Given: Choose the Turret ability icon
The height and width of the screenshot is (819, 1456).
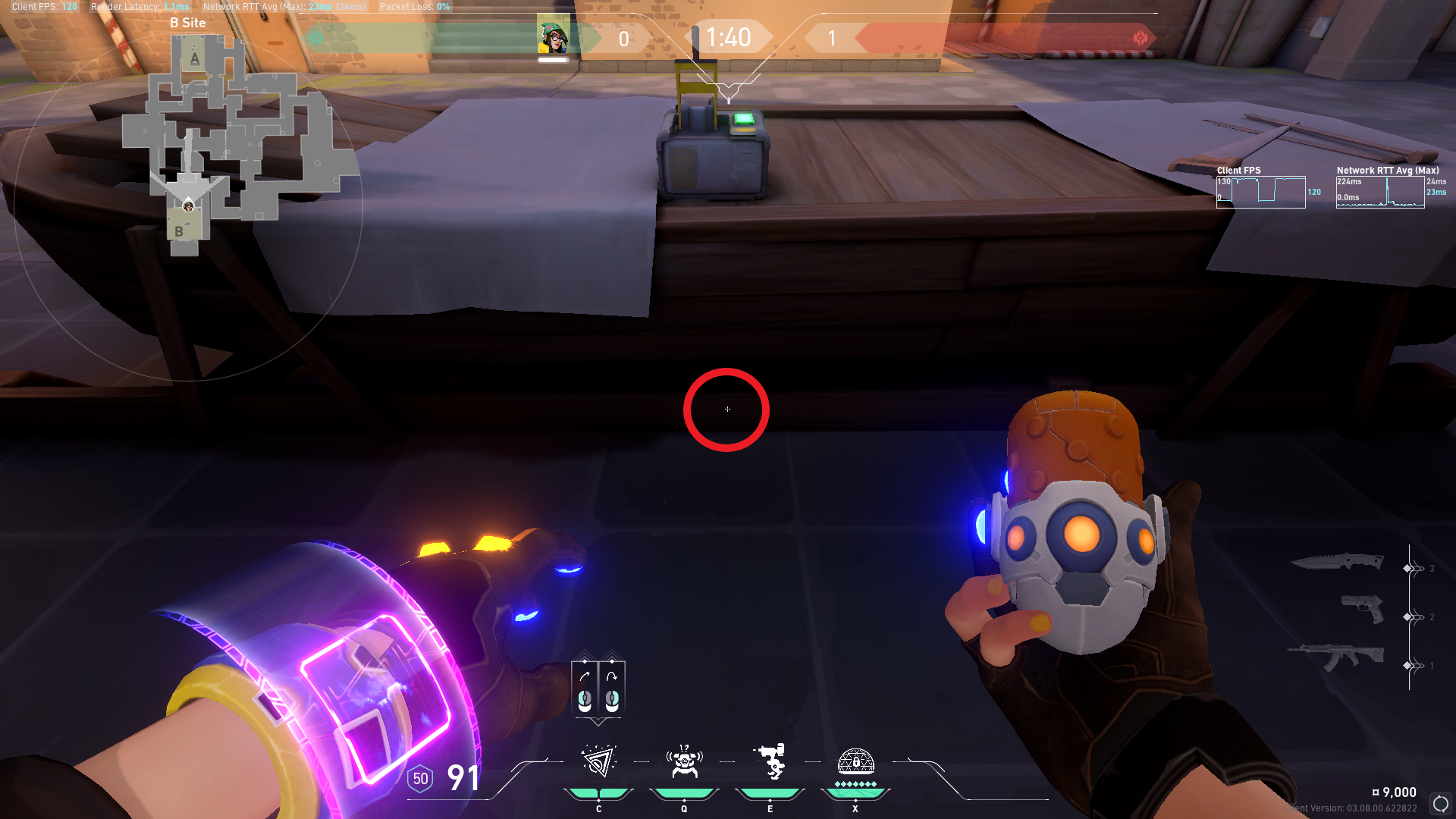Looking at the screenshot, I should pyautogui.click(x=770, y=762).
